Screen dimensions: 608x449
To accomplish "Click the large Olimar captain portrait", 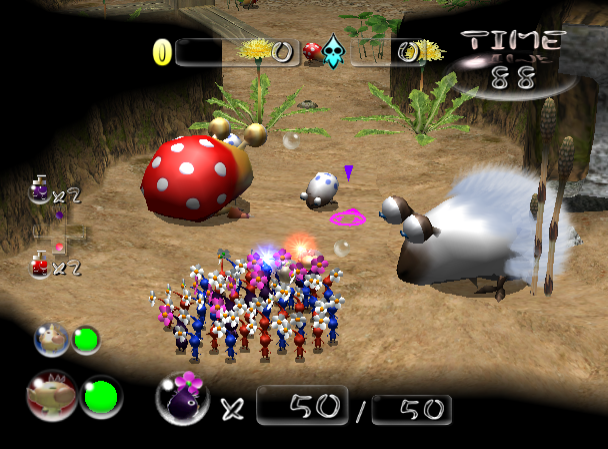I will 50,396.
